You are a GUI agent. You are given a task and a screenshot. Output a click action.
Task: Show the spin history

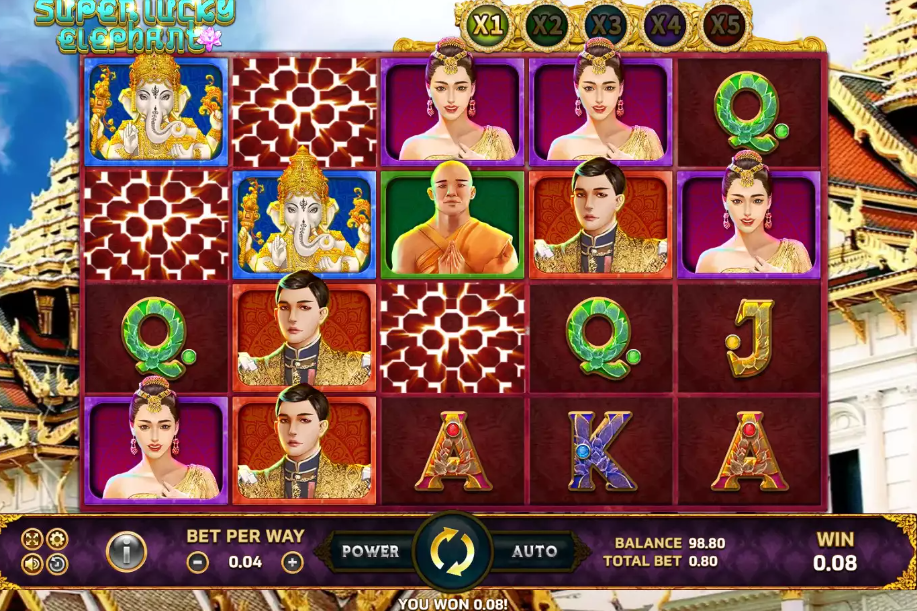point(57,564)
